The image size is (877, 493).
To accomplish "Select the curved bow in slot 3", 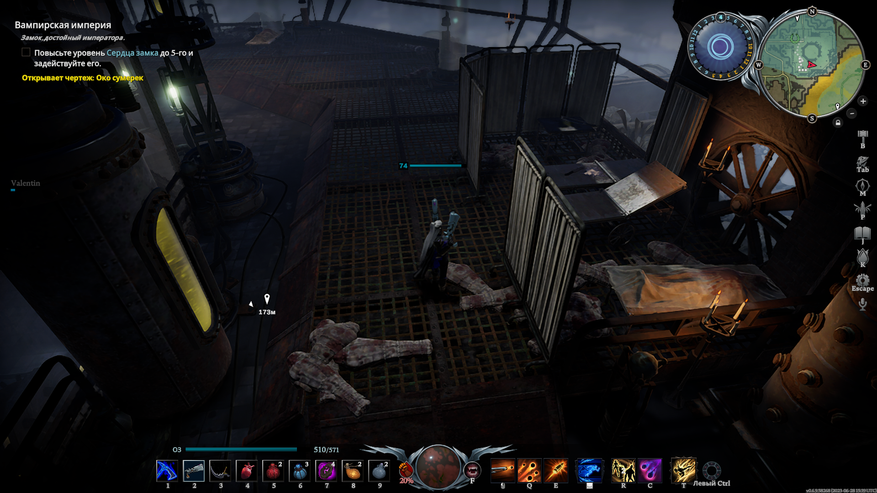I will (221, 469).
